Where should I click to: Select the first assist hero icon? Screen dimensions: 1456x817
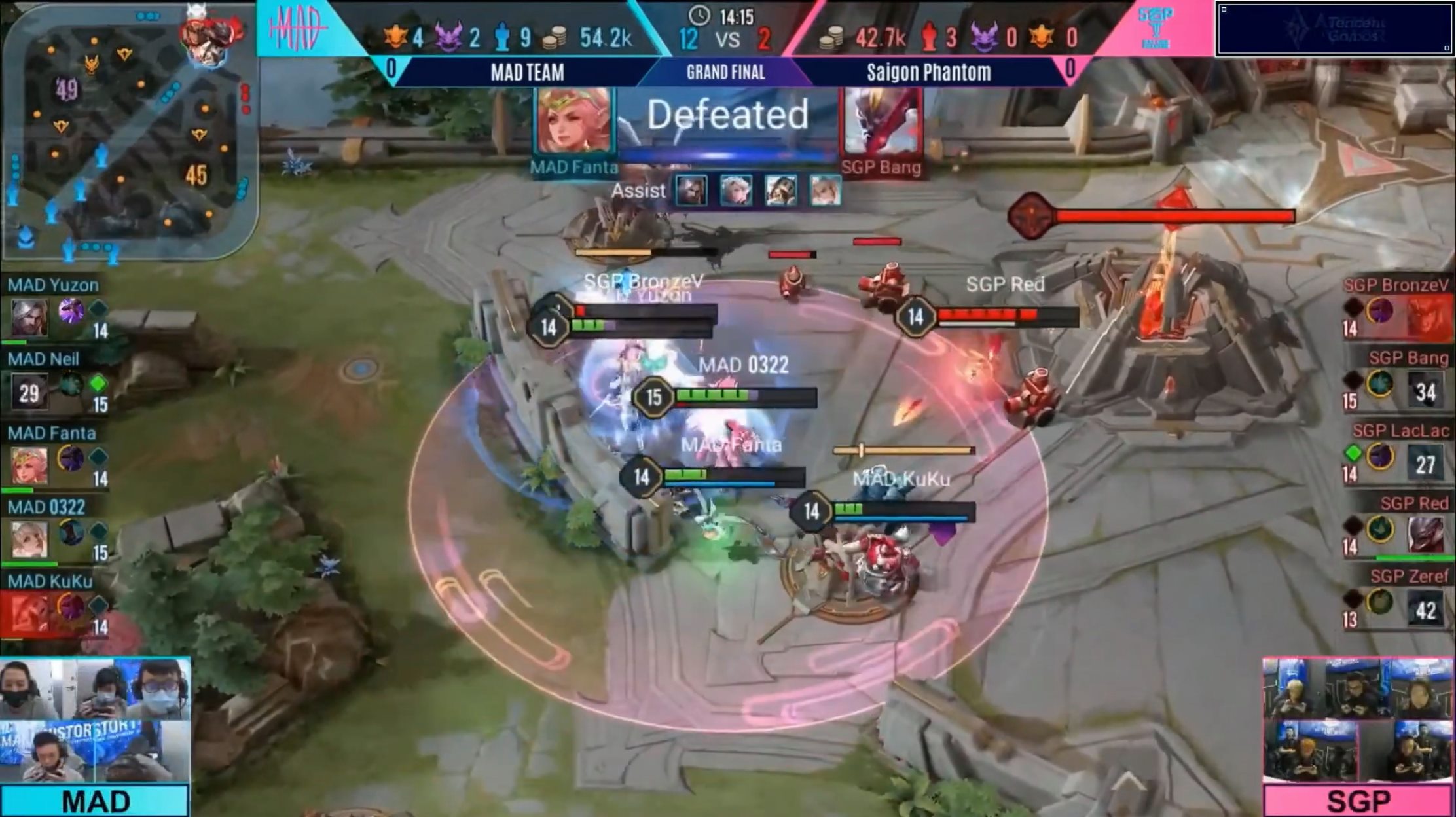coord(691,191)
